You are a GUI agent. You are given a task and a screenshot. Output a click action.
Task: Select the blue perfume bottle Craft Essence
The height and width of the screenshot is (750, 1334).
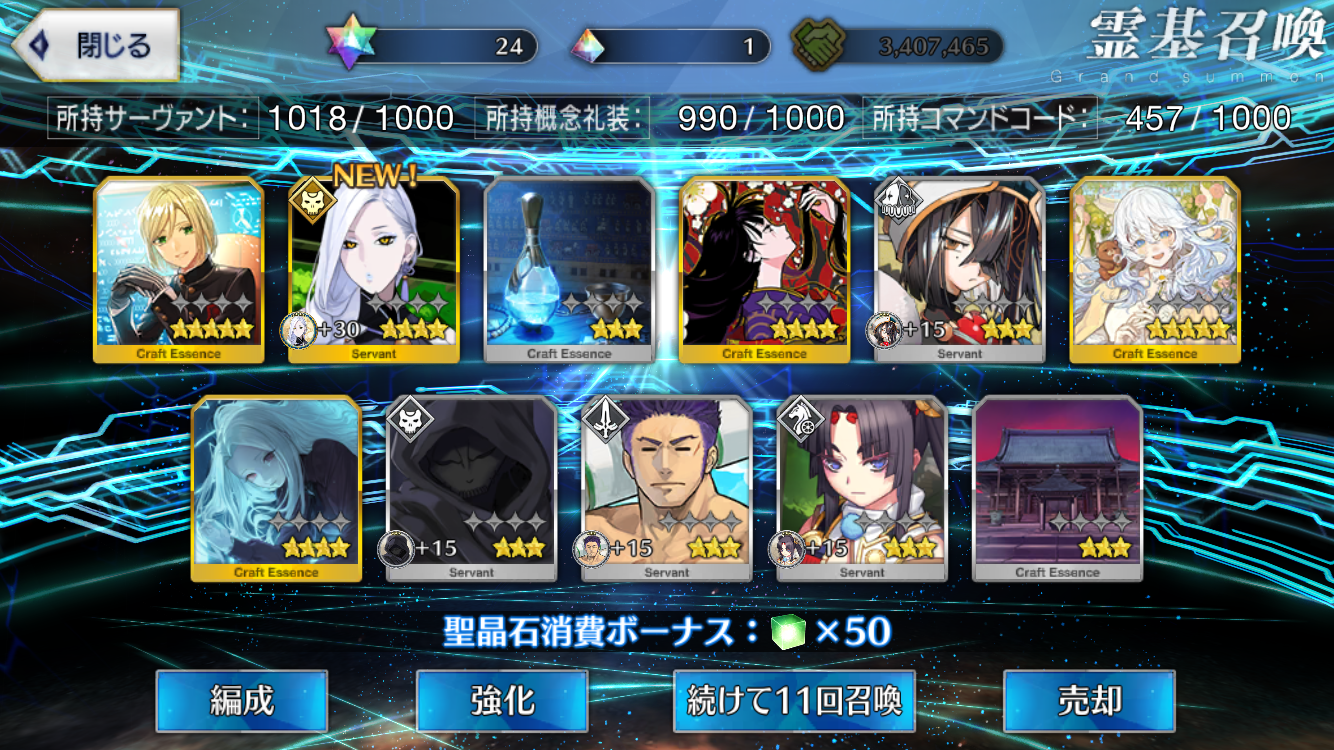(569, 270)
